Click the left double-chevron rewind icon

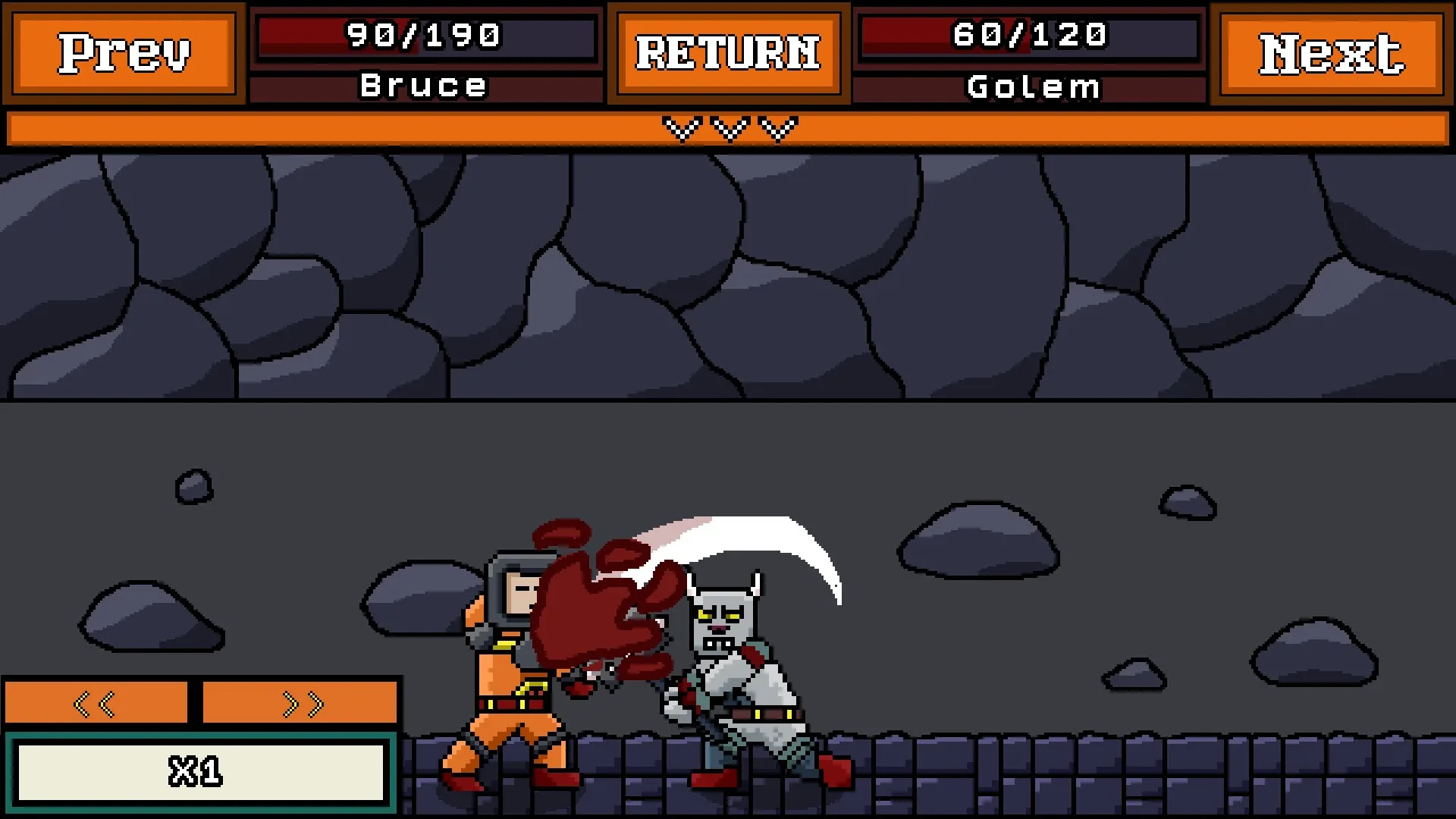(96, 701)
